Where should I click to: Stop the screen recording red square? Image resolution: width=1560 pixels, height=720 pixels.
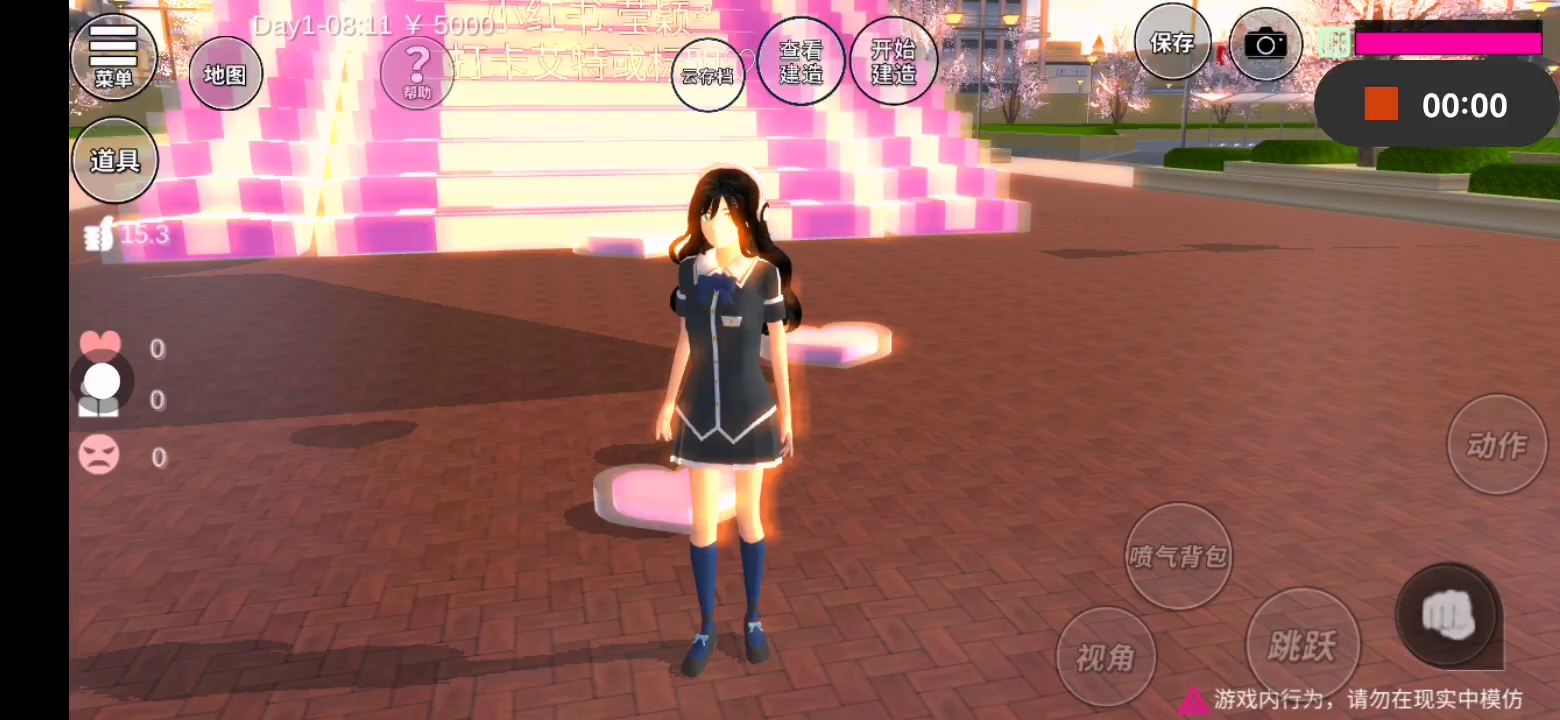[1381, 104]
